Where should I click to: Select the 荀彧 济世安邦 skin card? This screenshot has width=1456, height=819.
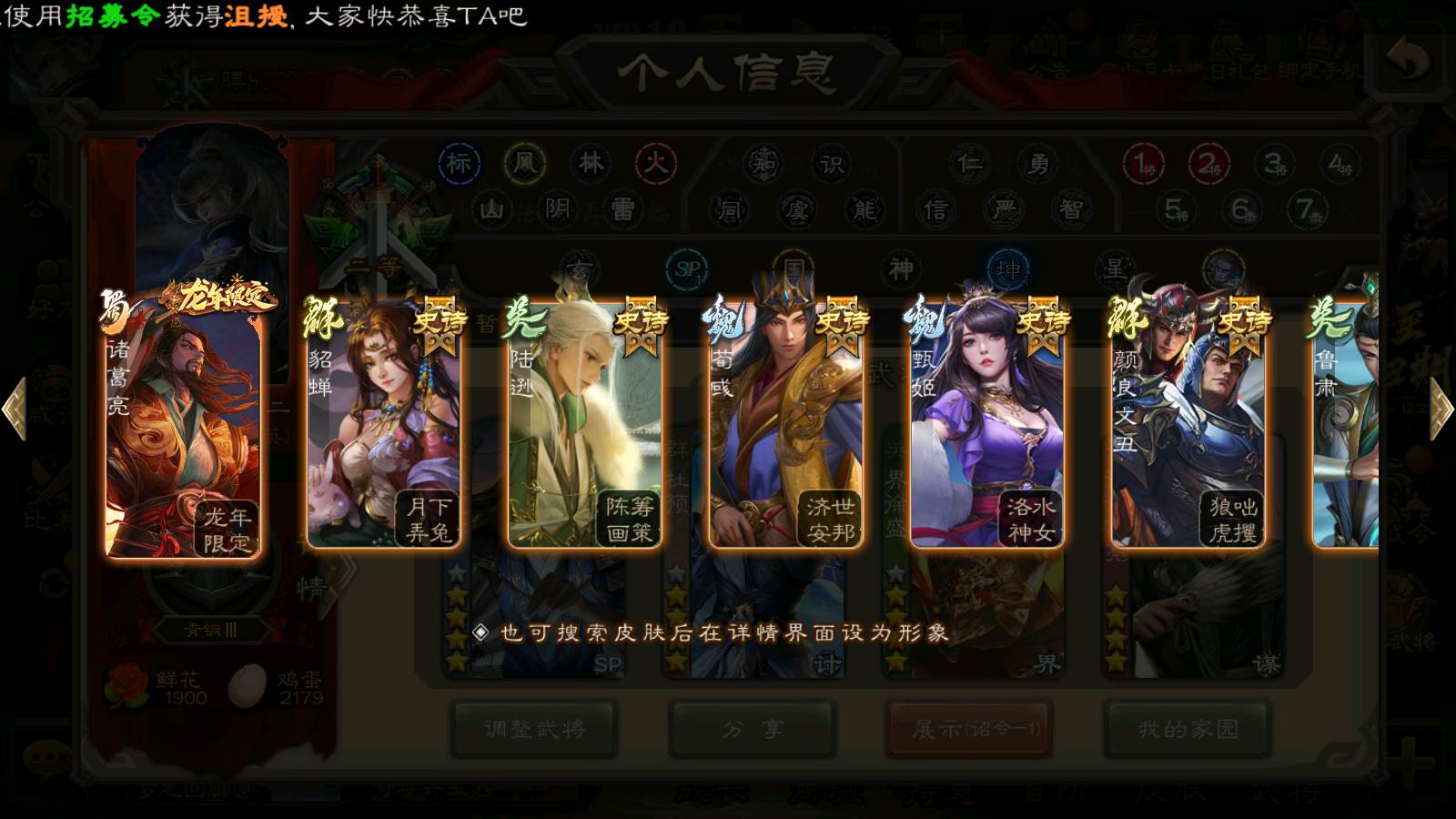click(x=785, y=428)
